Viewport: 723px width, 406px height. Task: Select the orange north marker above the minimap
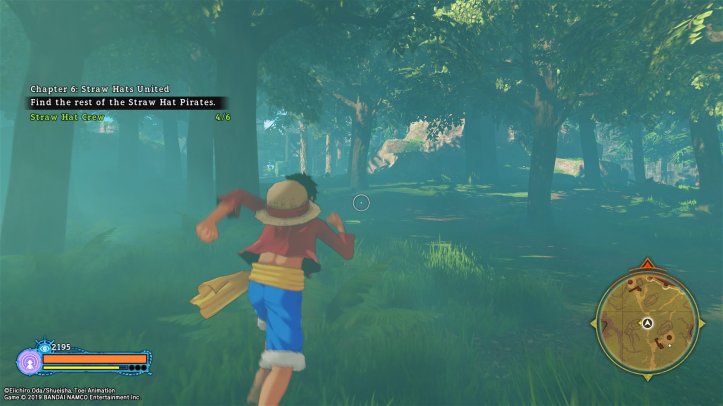click(645, 265)
